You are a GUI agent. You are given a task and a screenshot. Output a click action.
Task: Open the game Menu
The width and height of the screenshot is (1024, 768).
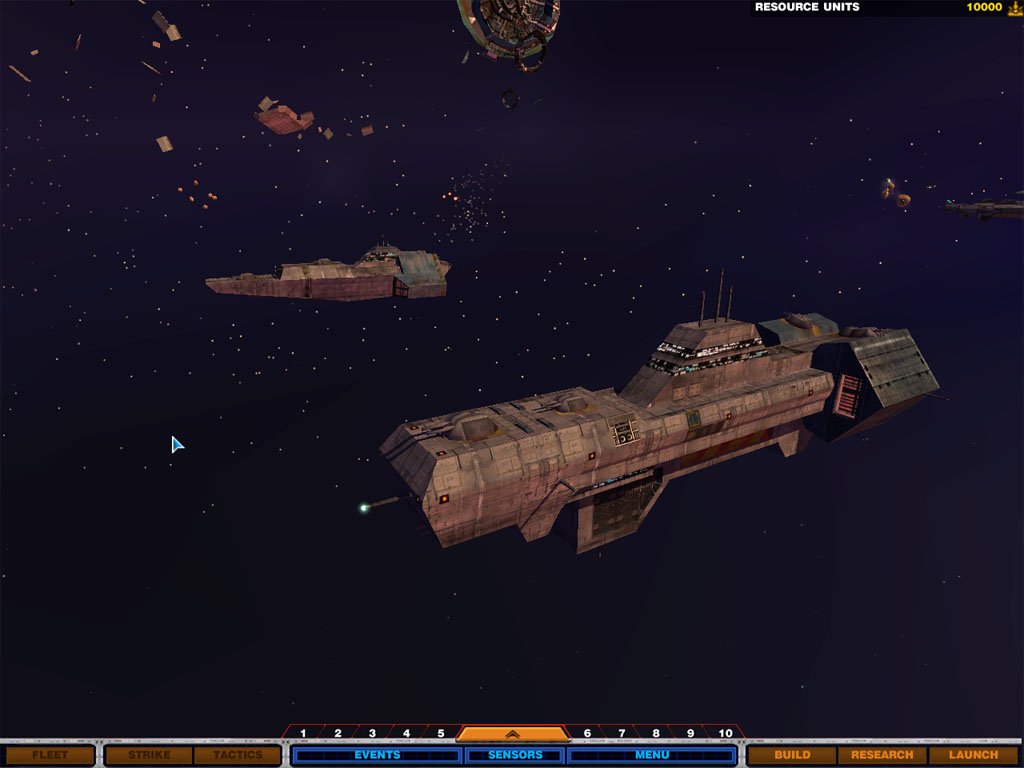click(x=652, y=755)
